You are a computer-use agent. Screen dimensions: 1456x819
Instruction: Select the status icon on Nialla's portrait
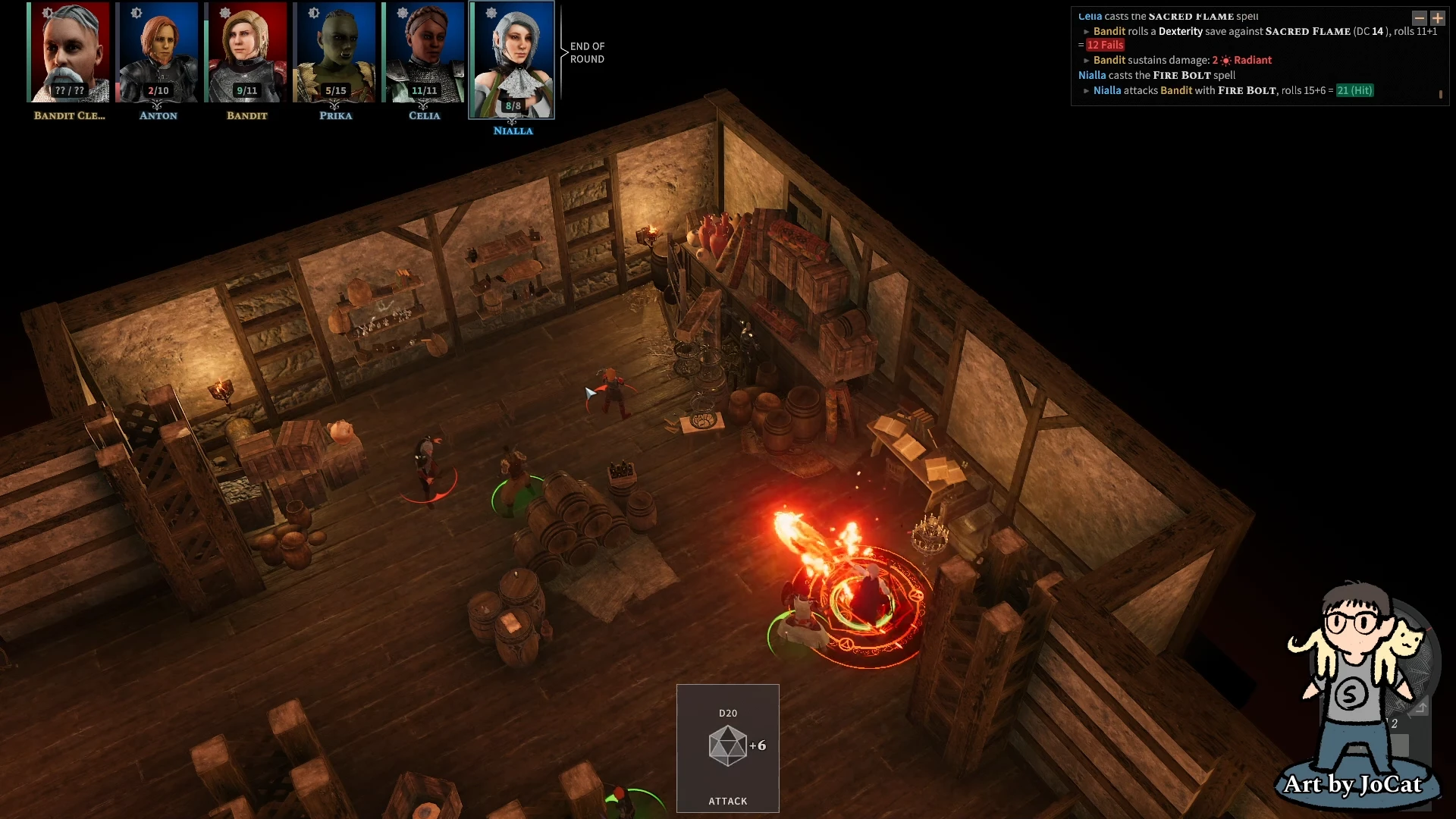click(491, 13)
